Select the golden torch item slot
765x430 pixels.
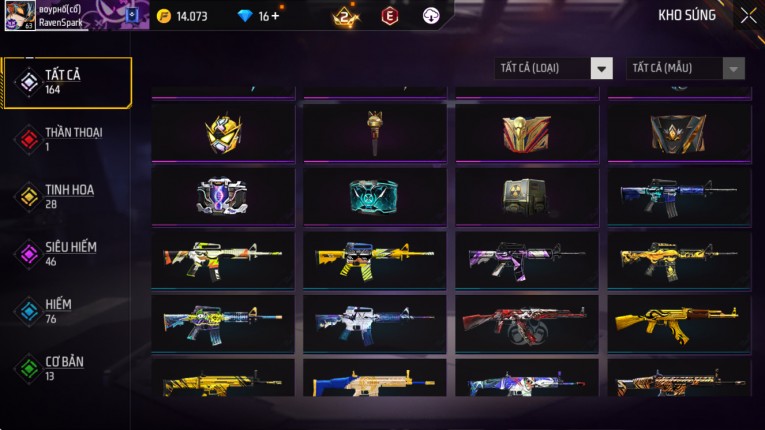(375, 132)
